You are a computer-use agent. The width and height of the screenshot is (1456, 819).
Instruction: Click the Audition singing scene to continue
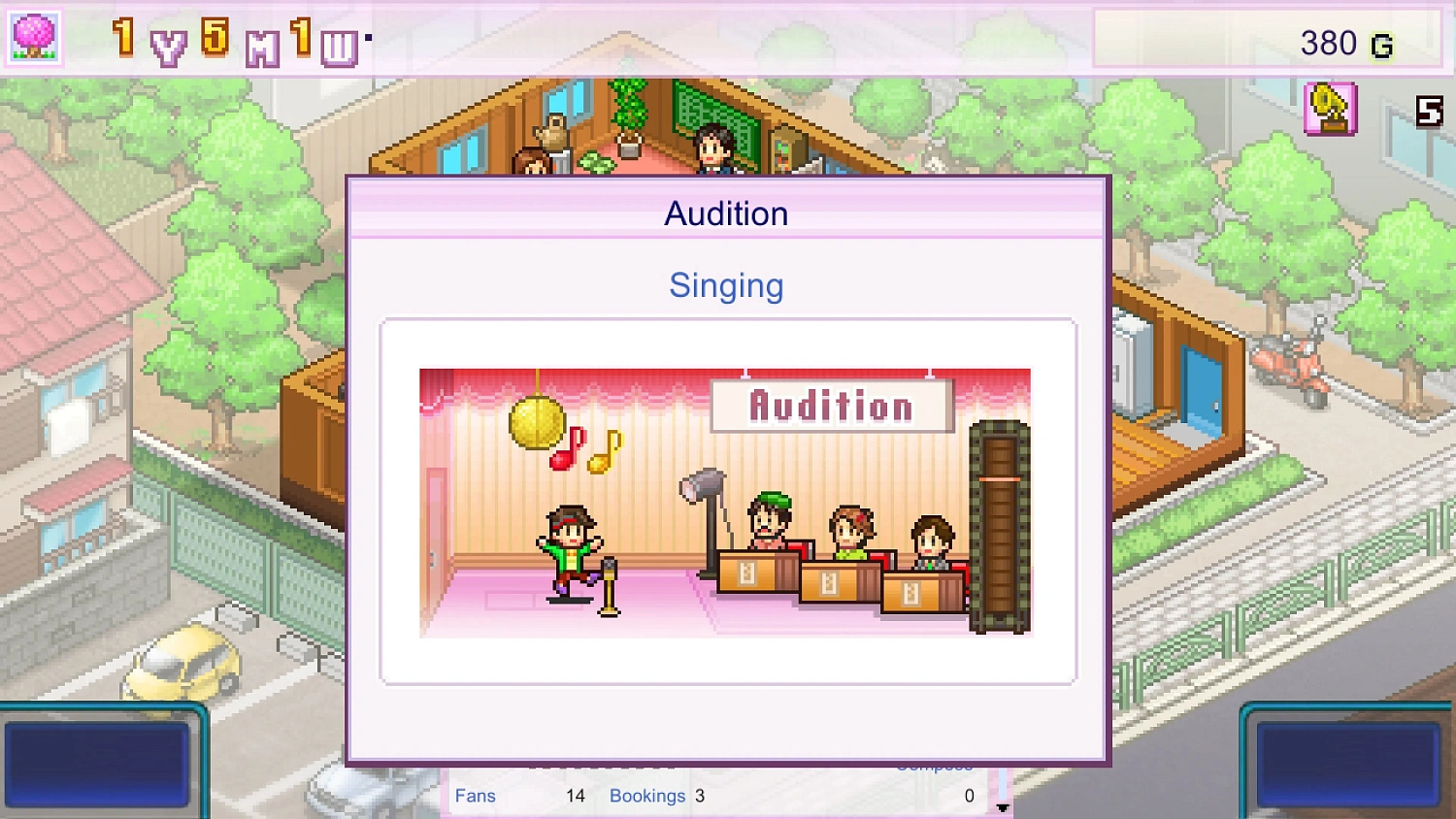click(725, 502)
